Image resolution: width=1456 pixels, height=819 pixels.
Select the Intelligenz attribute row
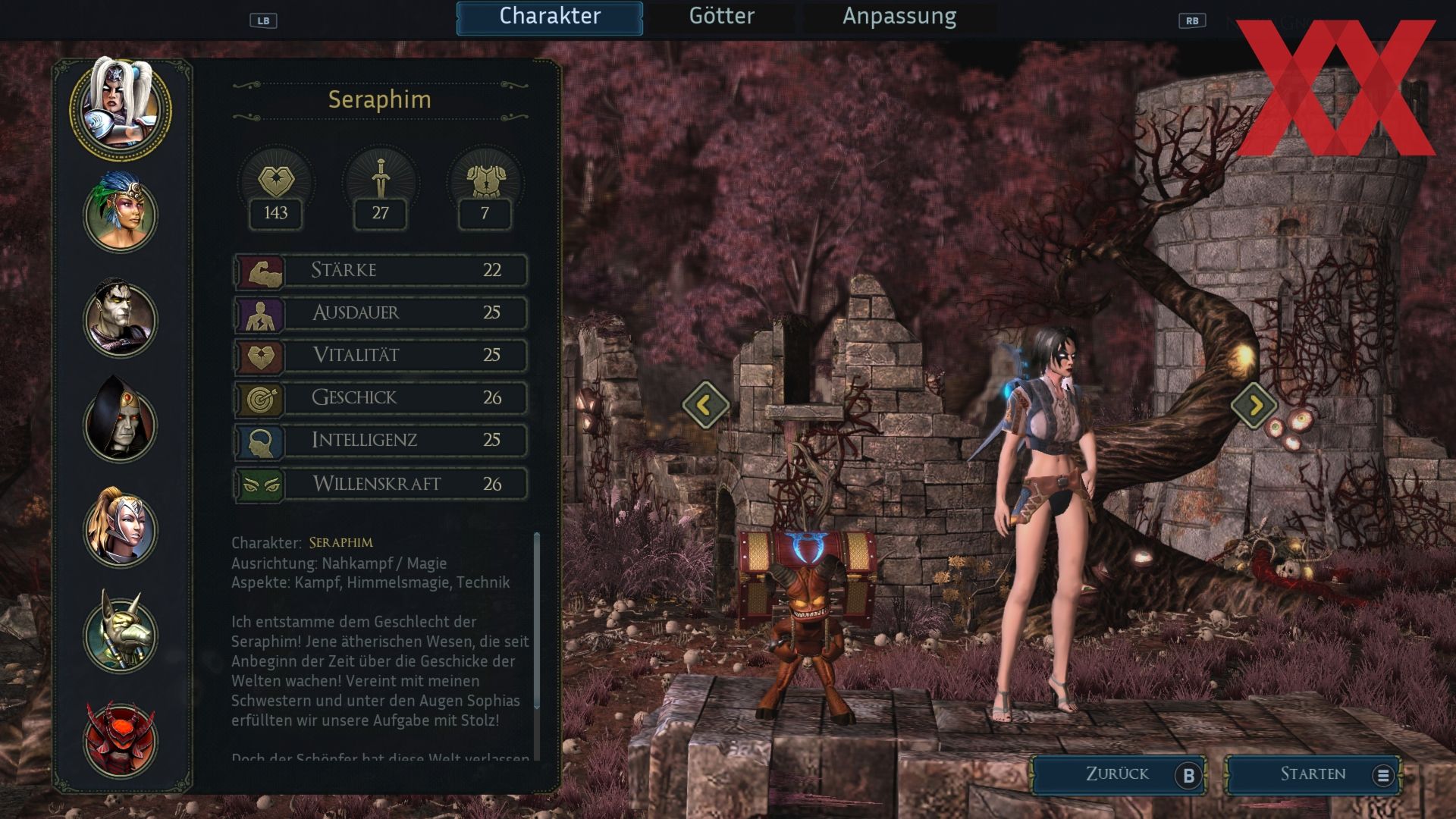pos(380,441)
